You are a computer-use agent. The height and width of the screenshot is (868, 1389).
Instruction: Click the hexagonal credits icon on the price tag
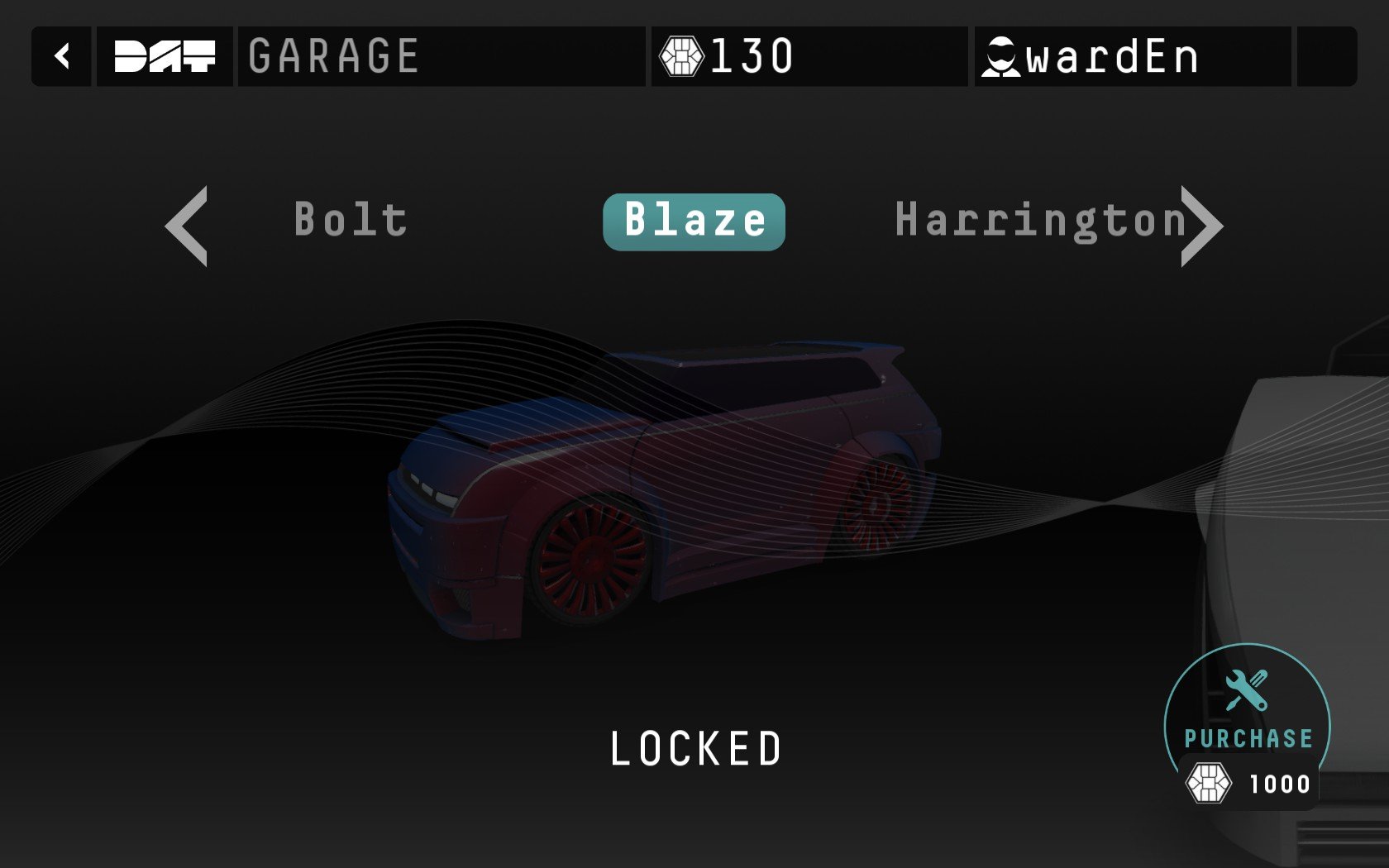point(1210,784)
